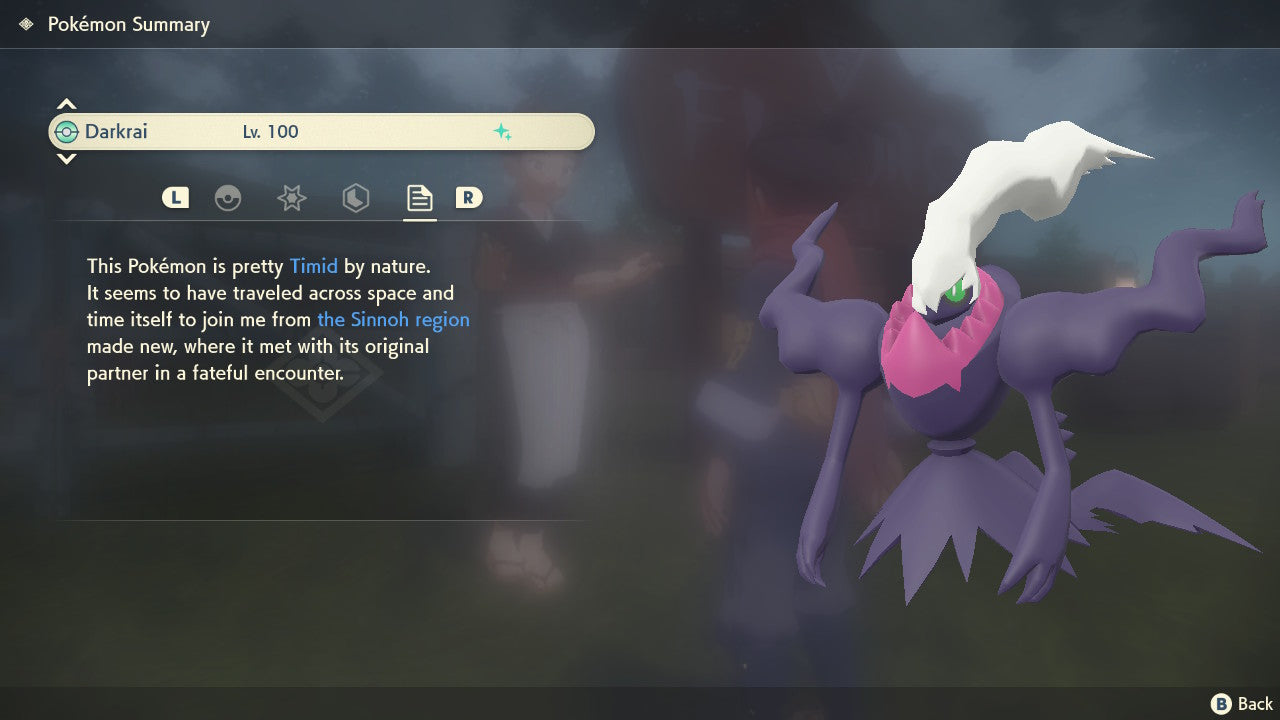Click the L shoulder button indicator
1280x720 pixels.
coord(175,197)
